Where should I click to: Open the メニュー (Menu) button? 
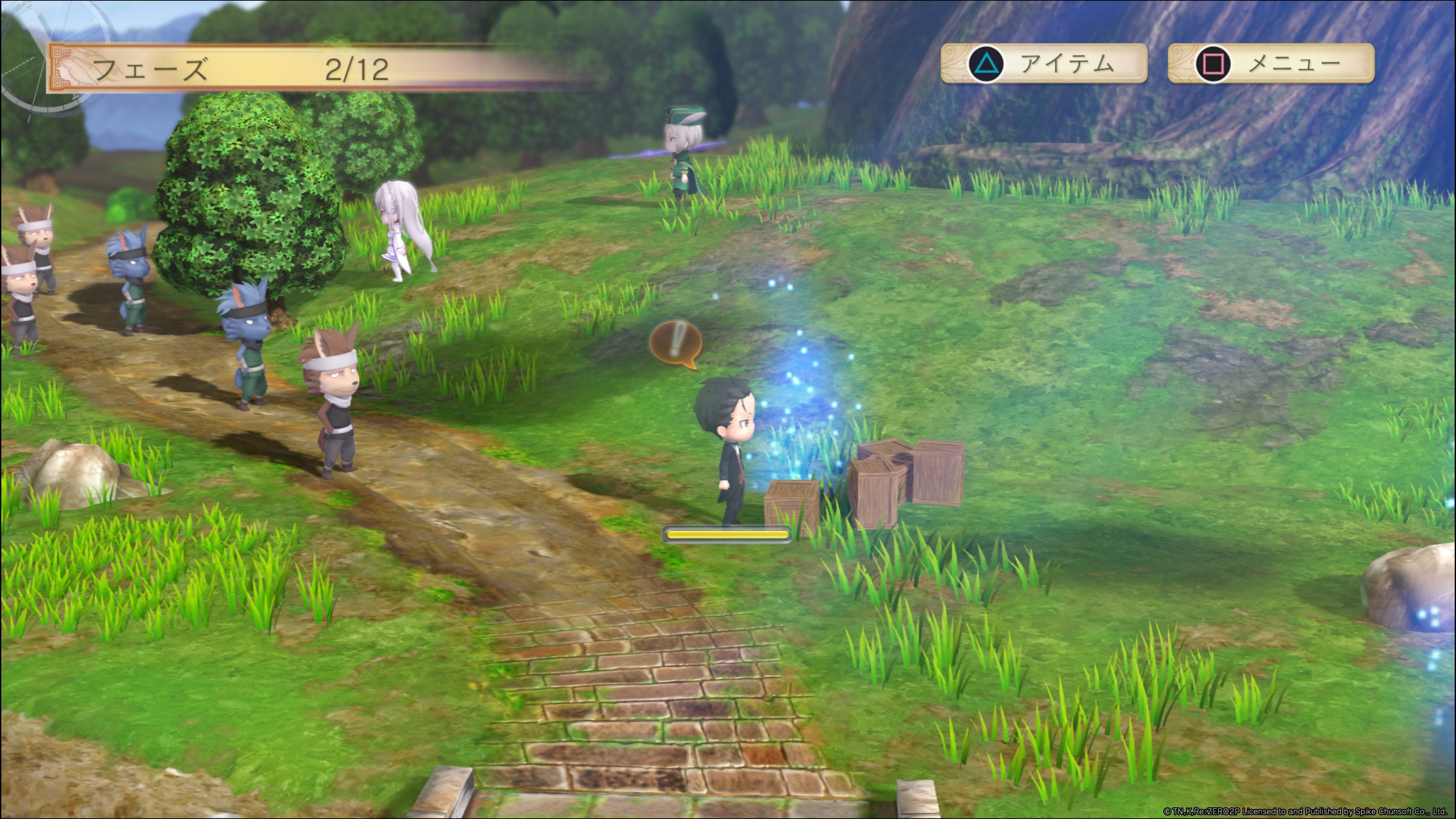1271,63
